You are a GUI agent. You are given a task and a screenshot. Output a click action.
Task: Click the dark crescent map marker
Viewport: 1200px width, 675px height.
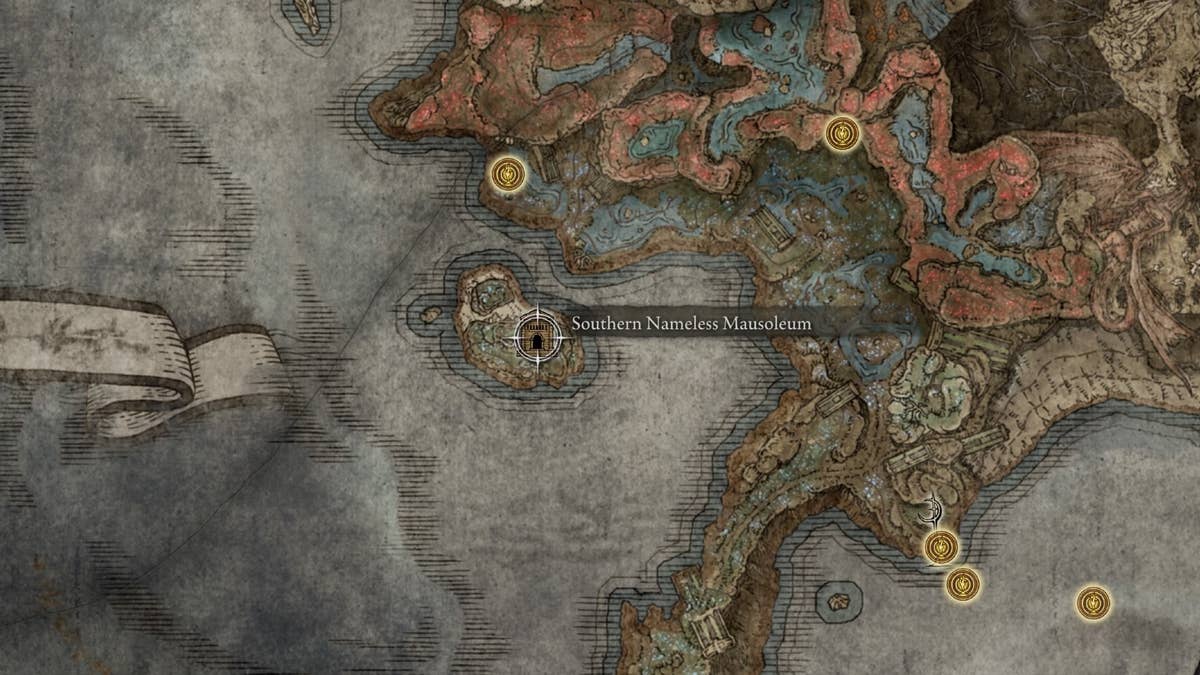point(933,513)
